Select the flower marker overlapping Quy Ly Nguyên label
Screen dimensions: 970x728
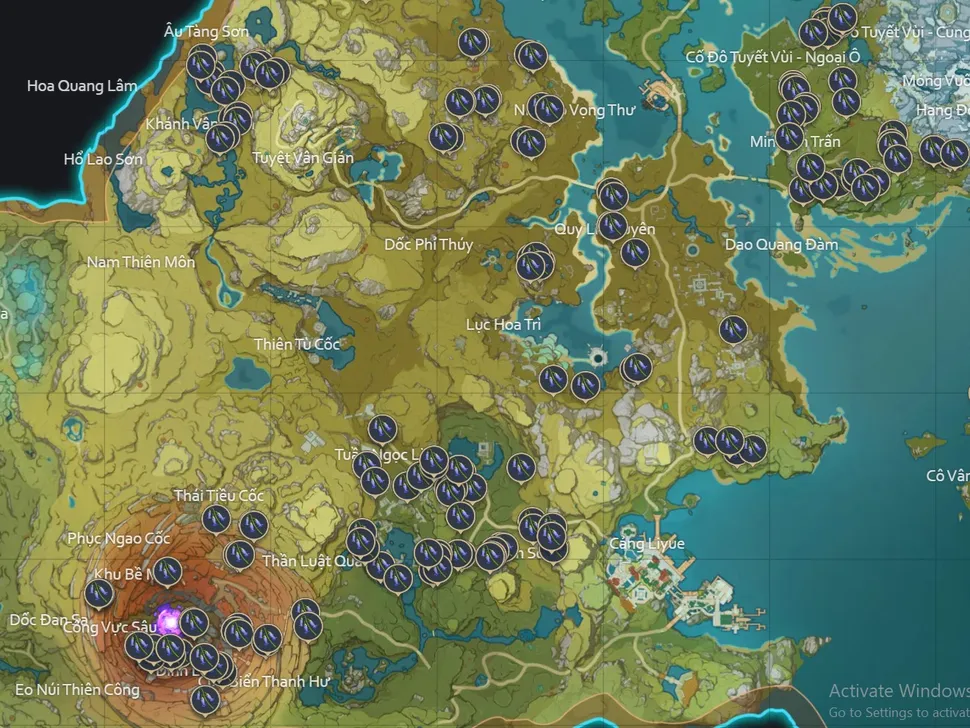612,226
